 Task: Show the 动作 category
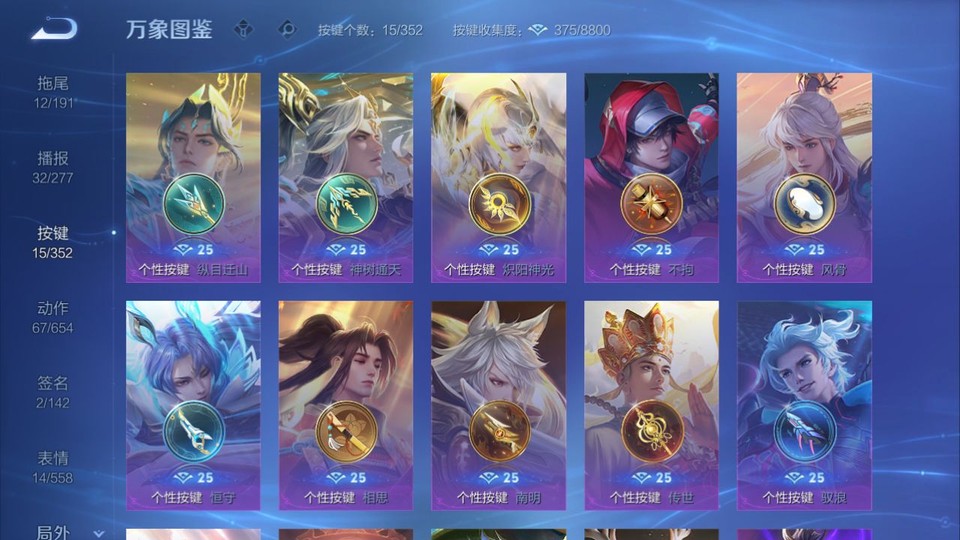[x=53, y=317]
